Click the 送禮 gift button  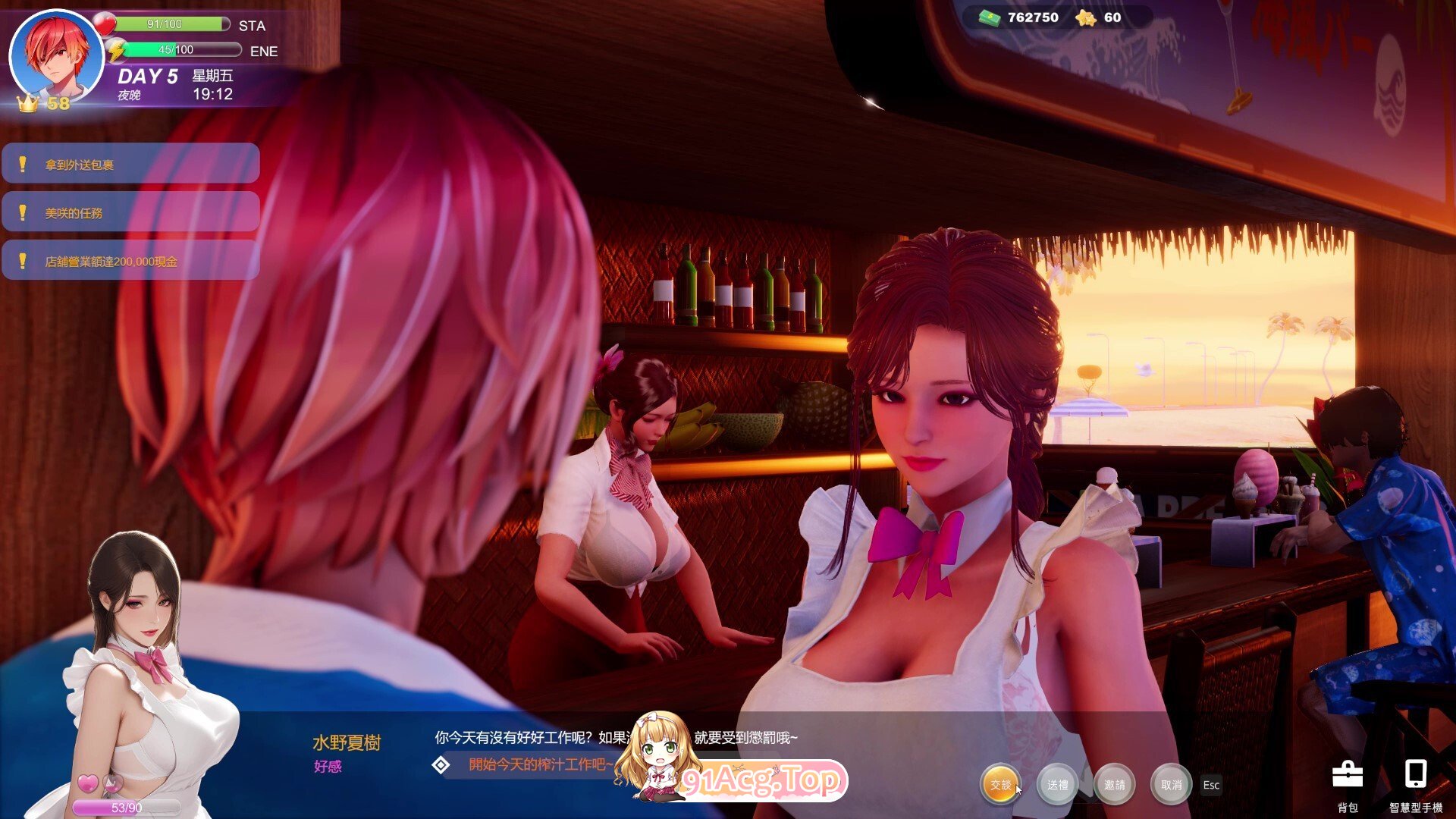coord(1057,785)
